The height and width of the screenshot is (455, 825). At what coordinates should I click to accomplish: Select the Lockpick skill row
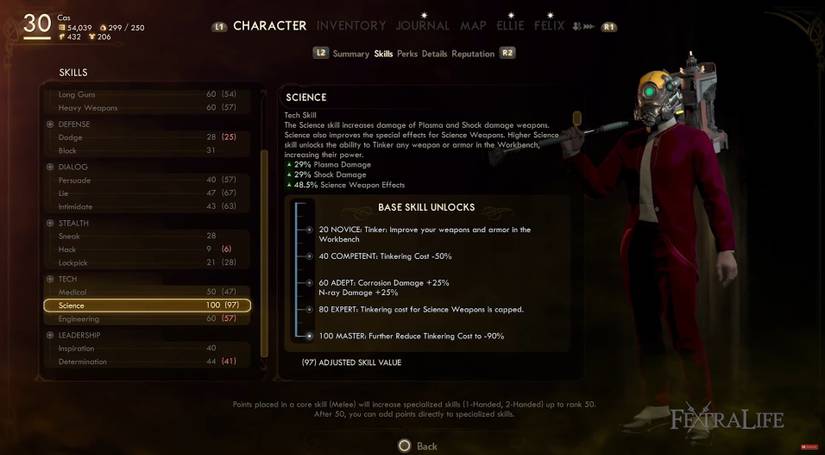tap(146, 263)
